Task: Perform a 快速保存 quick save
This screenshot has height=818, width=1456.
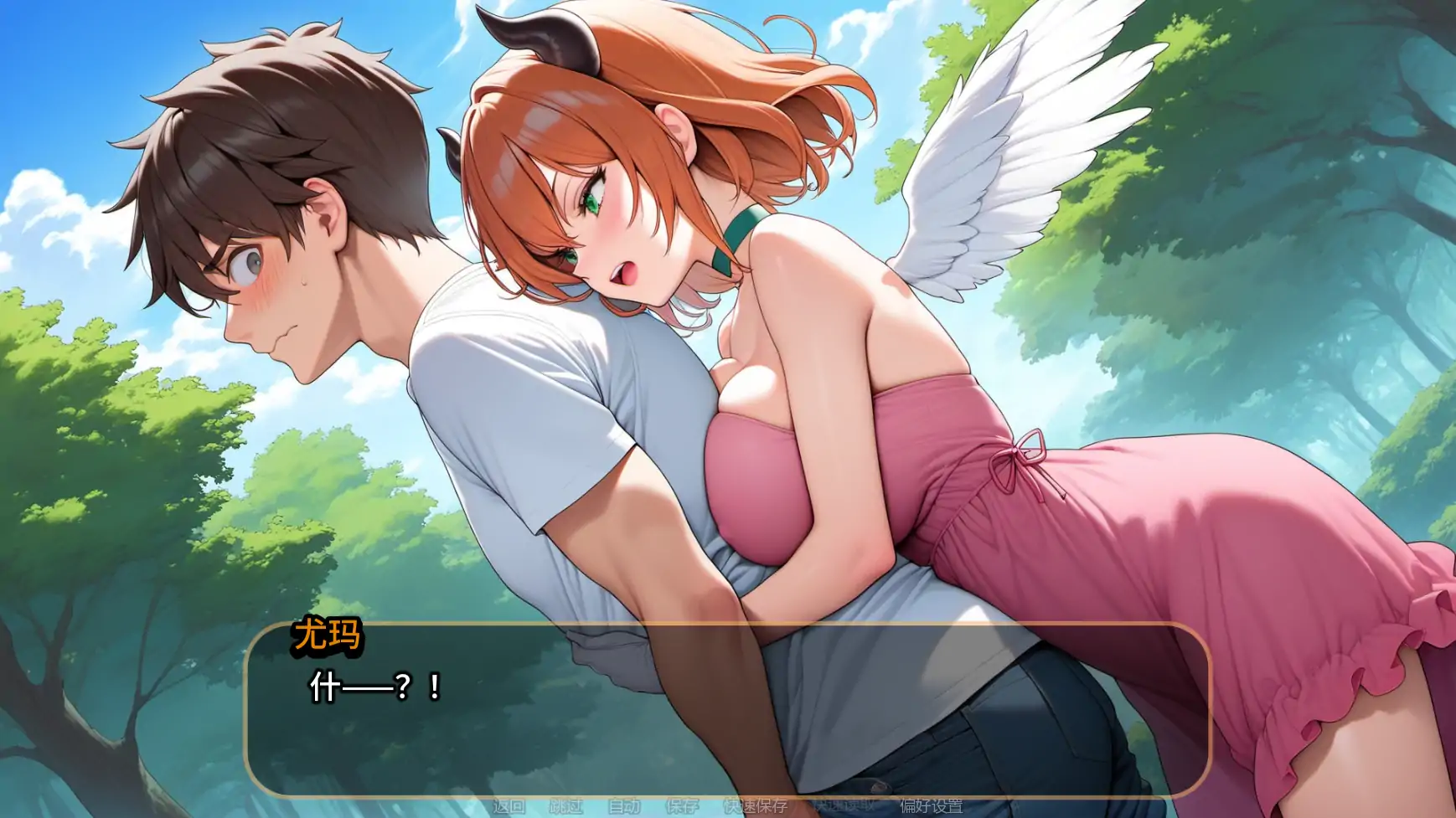Action: click(754, 806)
